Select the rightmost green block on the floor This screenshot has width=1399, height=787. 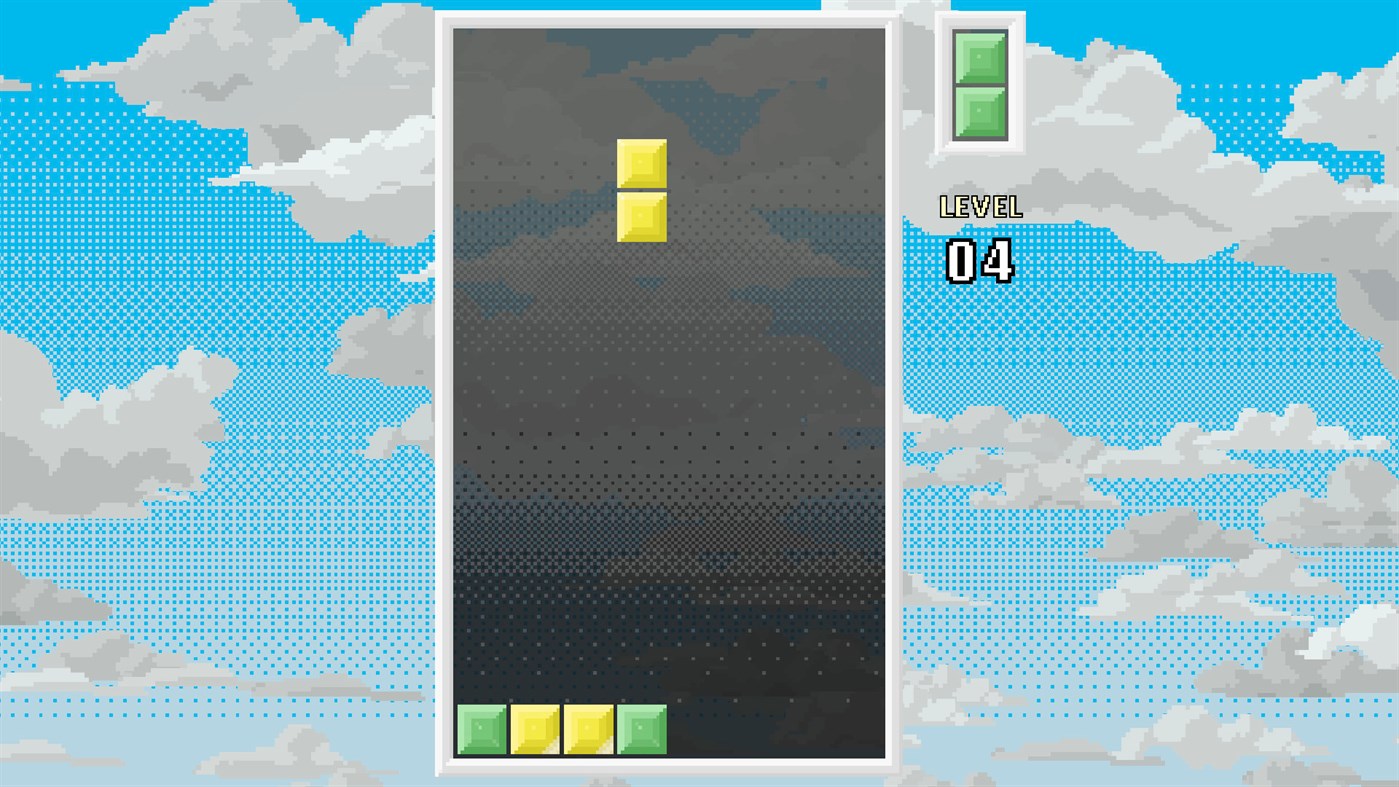pyautogui.click(x=641, y=730)
